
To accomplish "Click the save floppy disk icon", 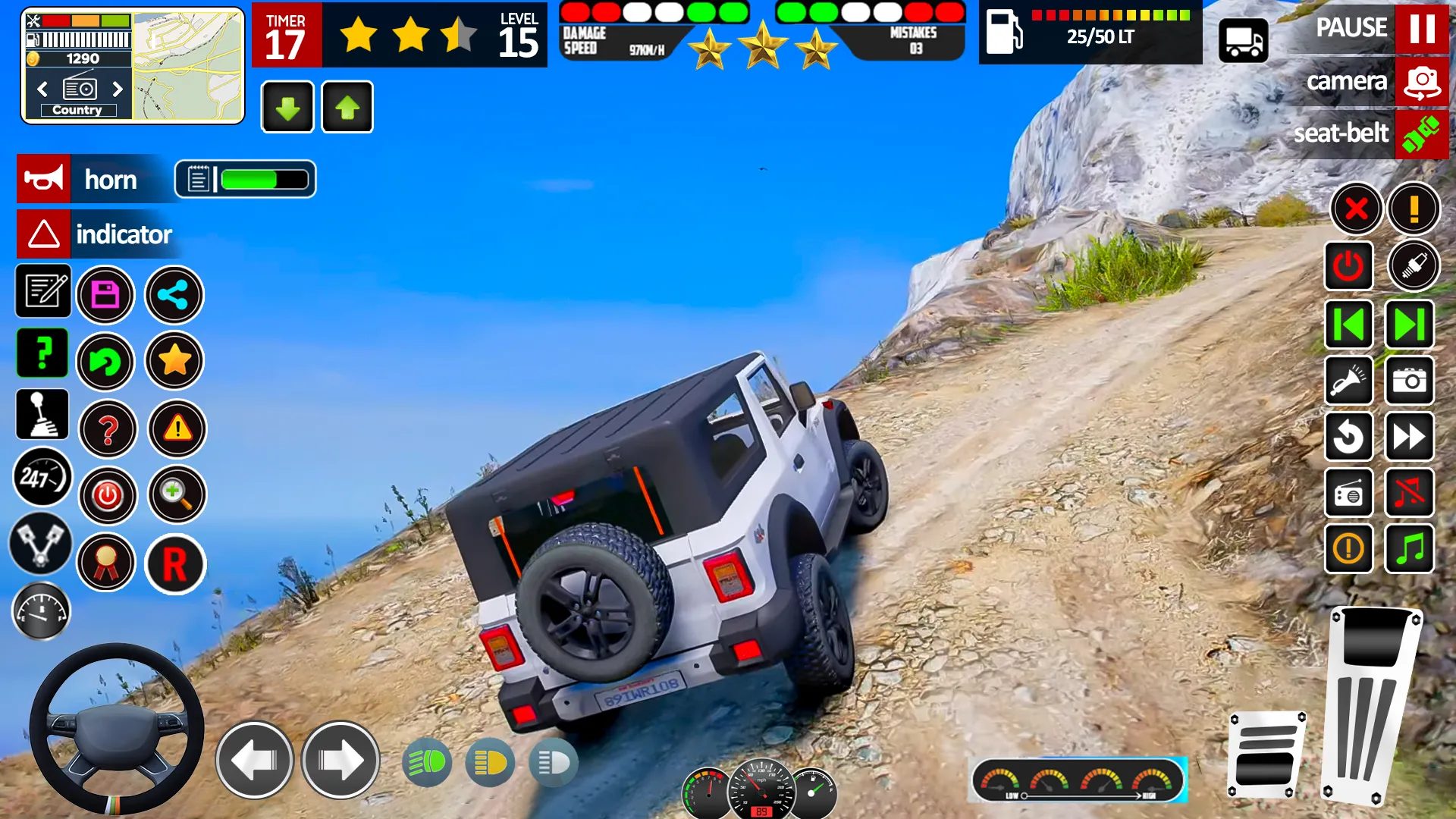I will point(105,294).
